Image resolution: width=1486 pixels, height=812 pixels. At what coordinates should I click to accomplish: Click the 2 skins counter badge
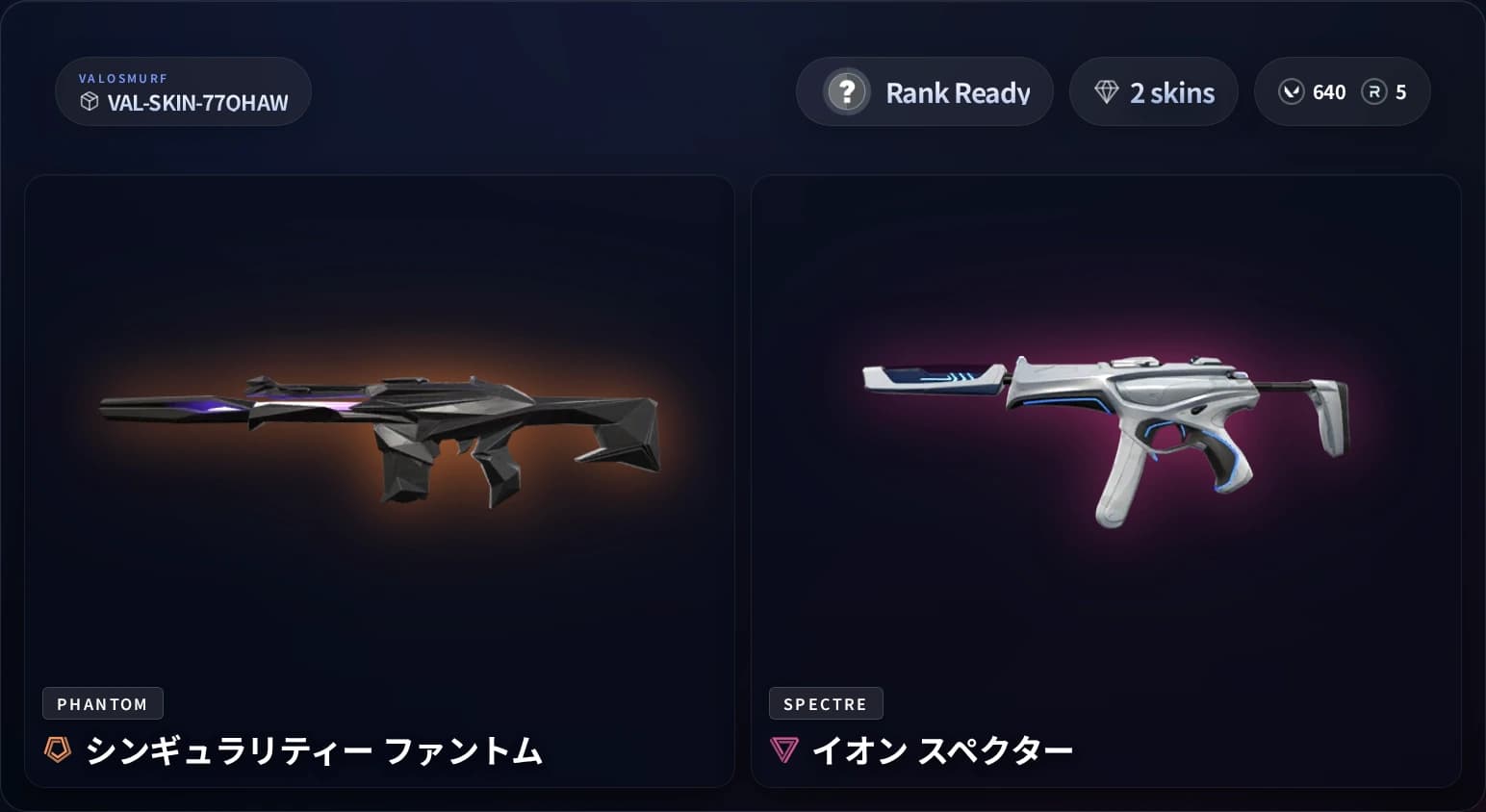pyautogui.click(x=1153, y=91)
